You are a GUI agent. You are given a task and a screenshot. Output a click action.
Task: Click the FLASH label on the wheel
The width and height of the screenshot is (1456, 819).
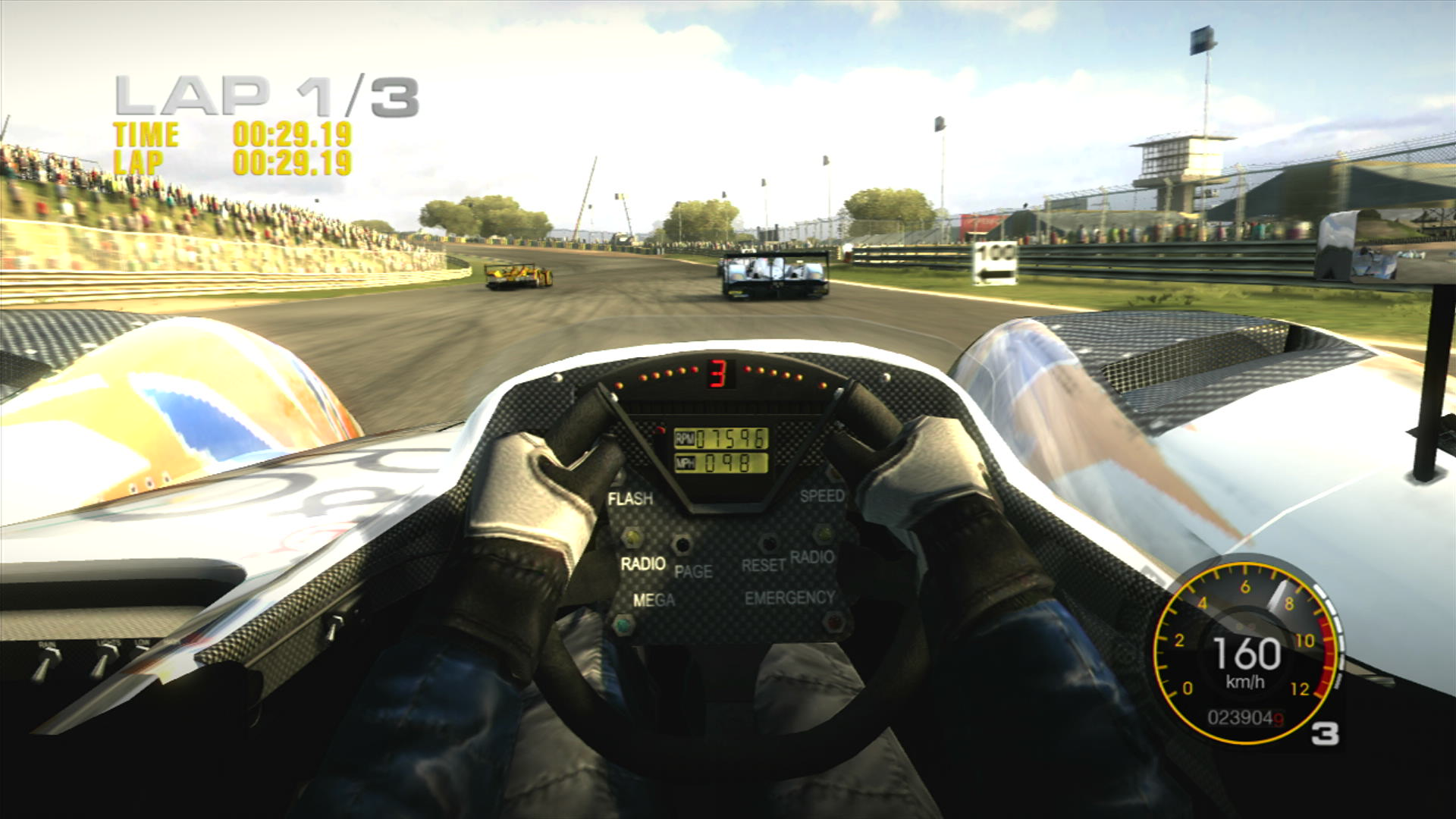click(631, 499)
